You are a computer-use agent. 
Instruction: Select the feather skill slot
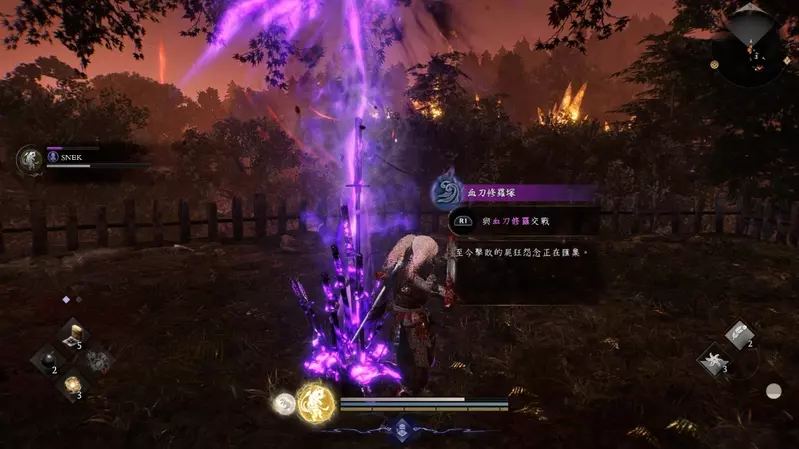pos(740,335)
